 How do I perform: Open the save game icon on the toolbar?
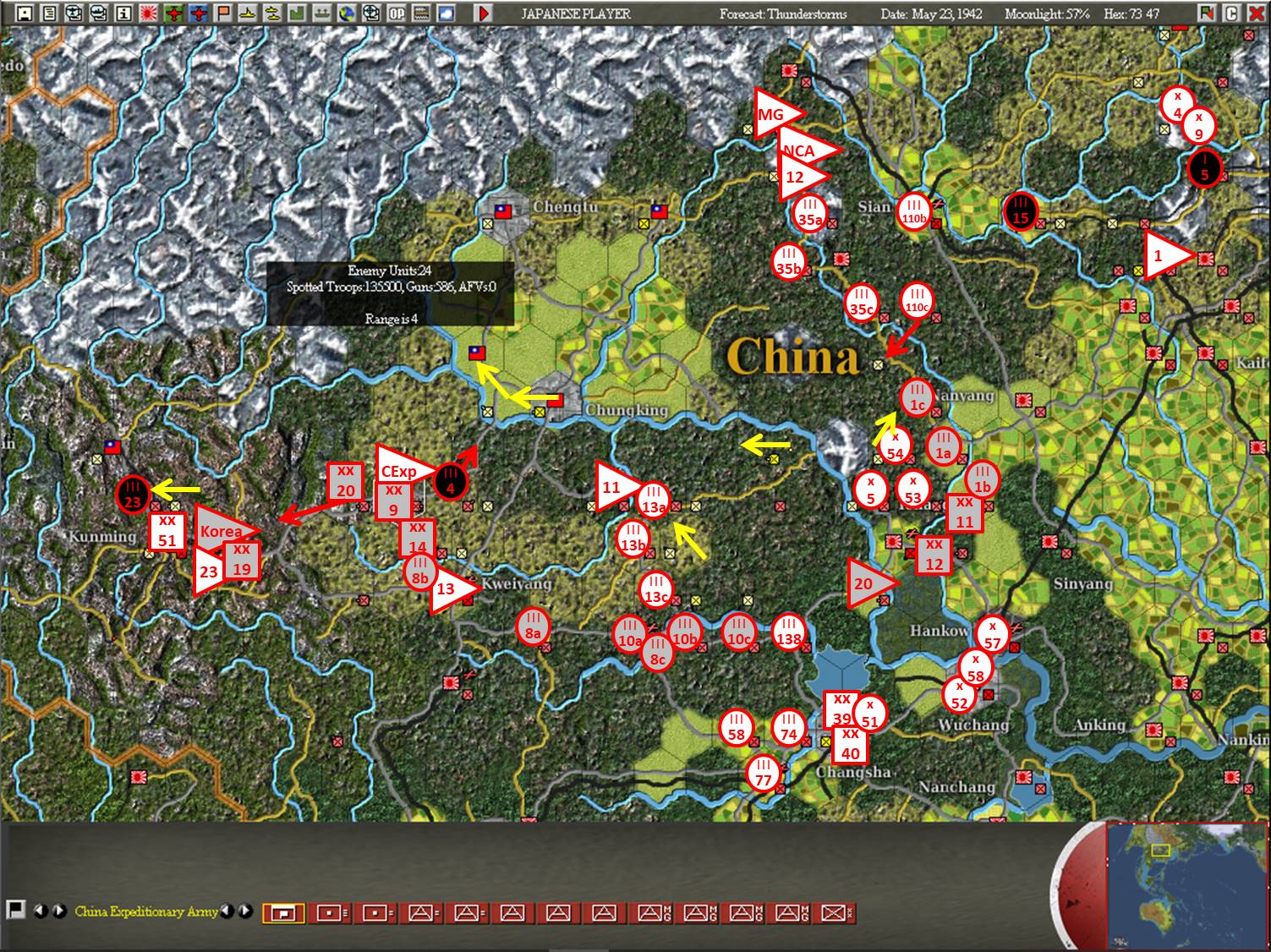pyautogui.click(x=24, y=13)
